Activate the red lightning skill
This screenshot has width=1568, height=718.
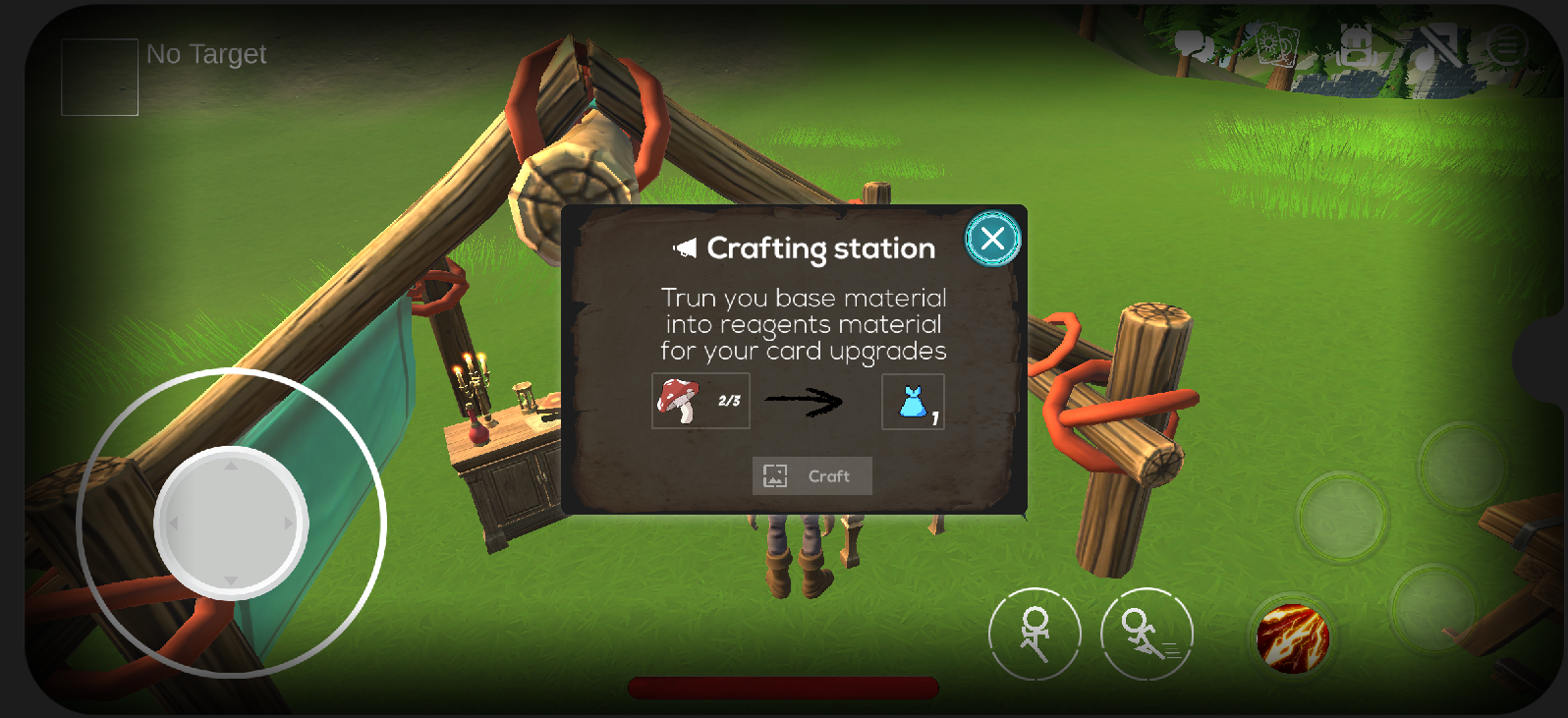coord(1293,638)
